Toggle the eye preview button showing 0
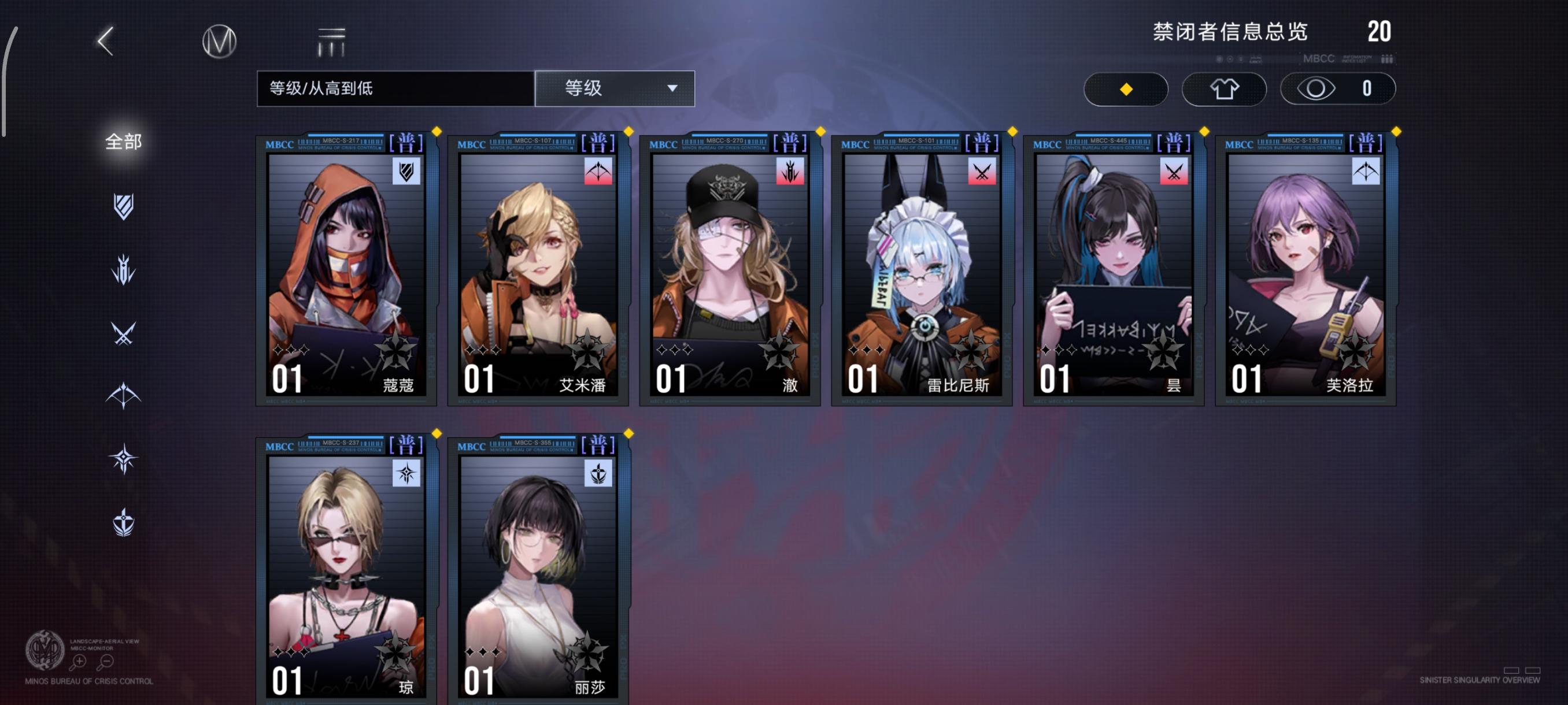The width and height of the screenshot is (1568, 705). [x=1337, y=89]
